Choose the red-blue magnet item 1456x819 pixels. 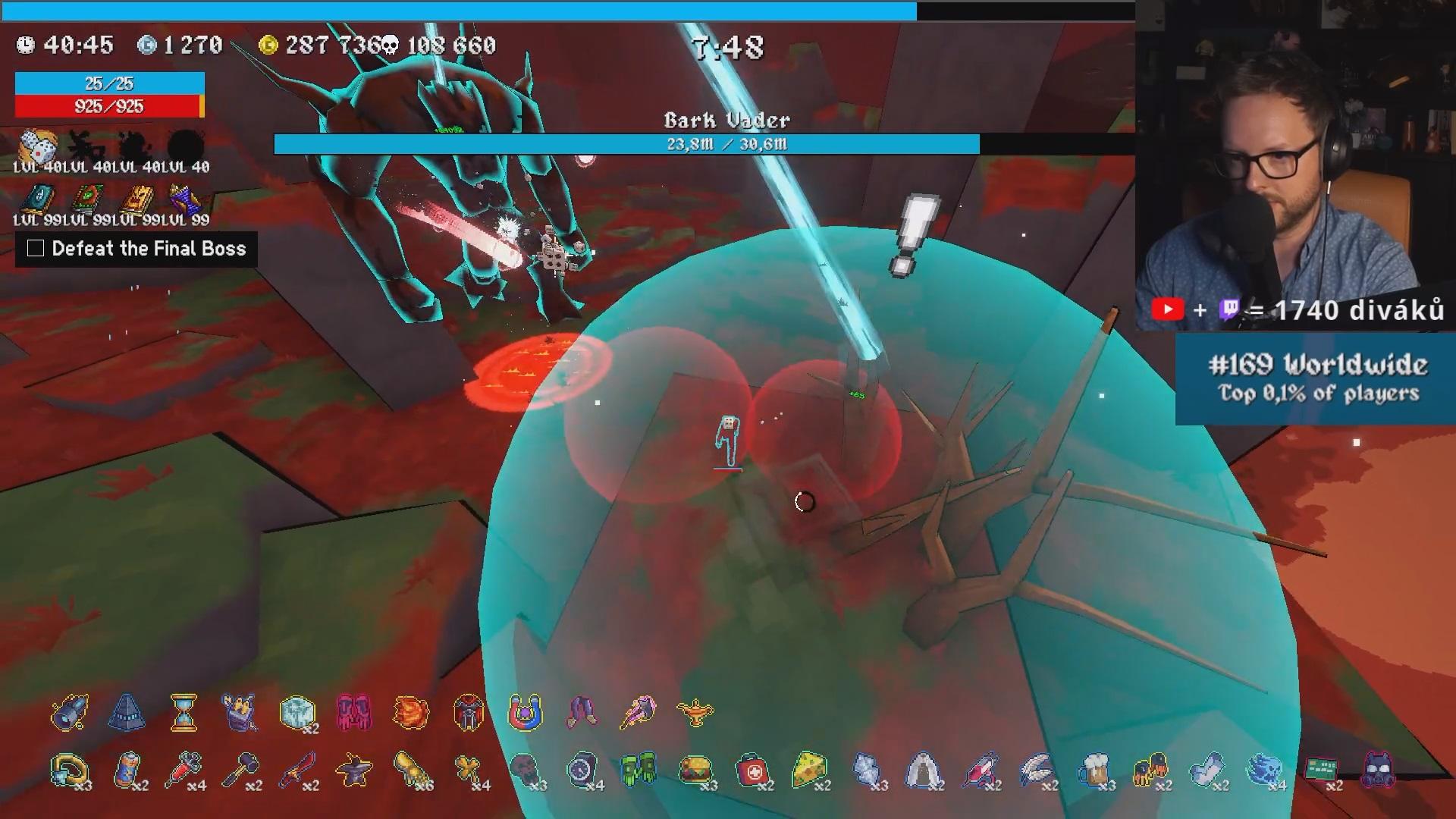click(525, 713)
